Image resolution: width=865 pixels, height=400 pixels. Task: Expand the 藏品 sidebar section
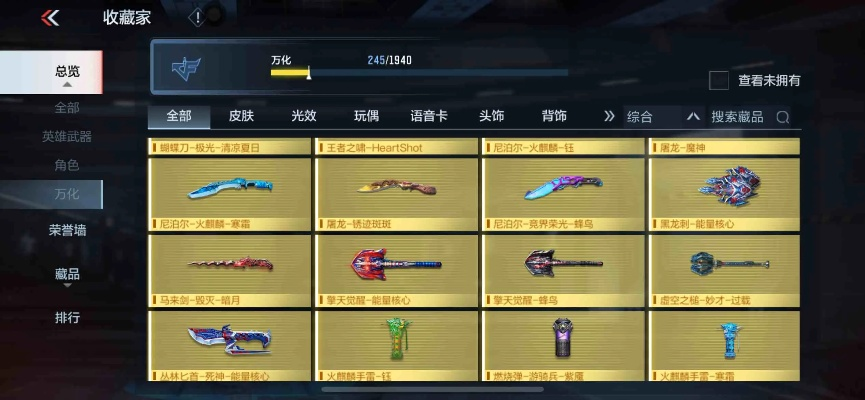67,274
